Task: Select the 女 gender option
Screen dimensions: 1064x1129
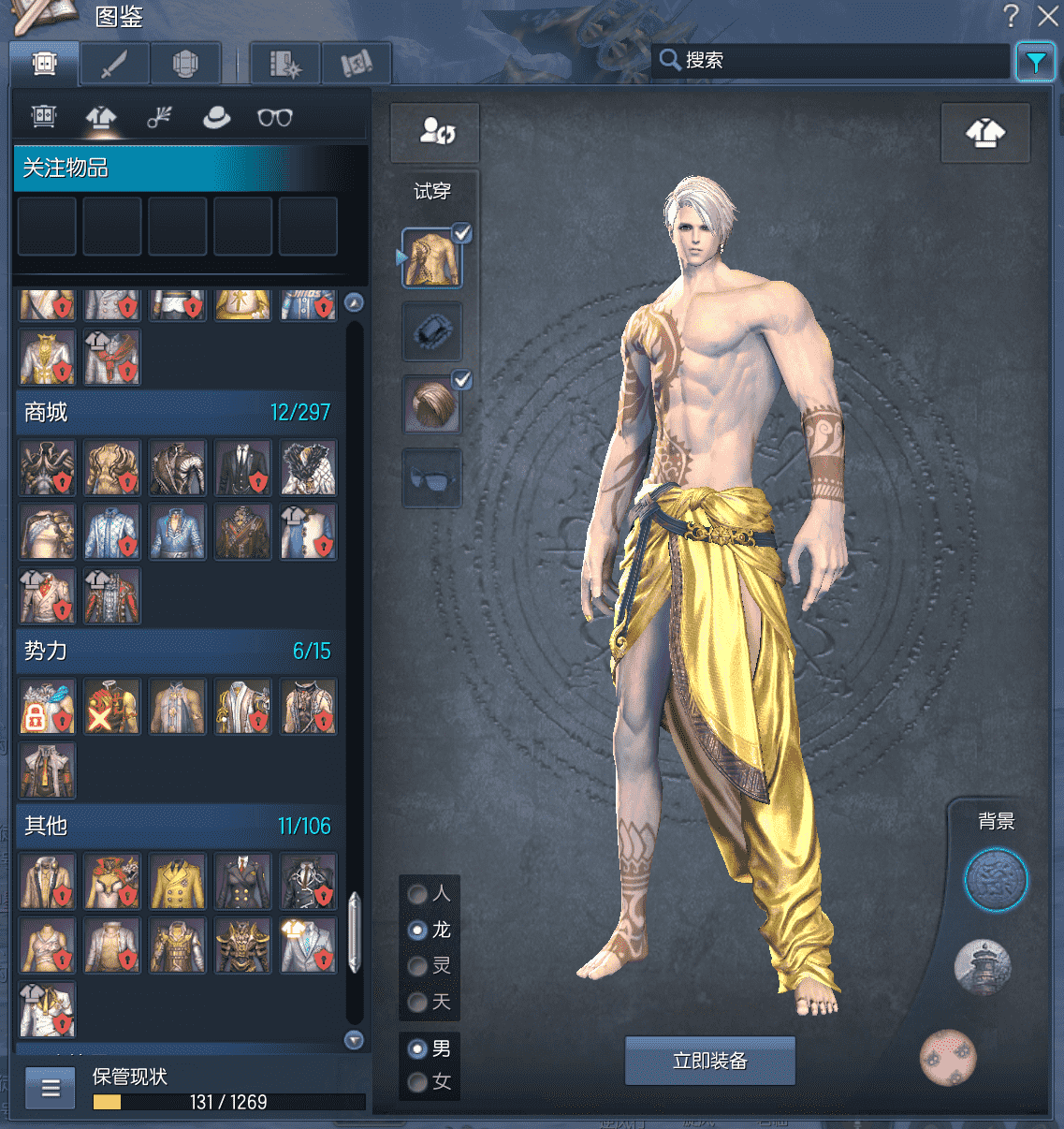Action: 418,1082
